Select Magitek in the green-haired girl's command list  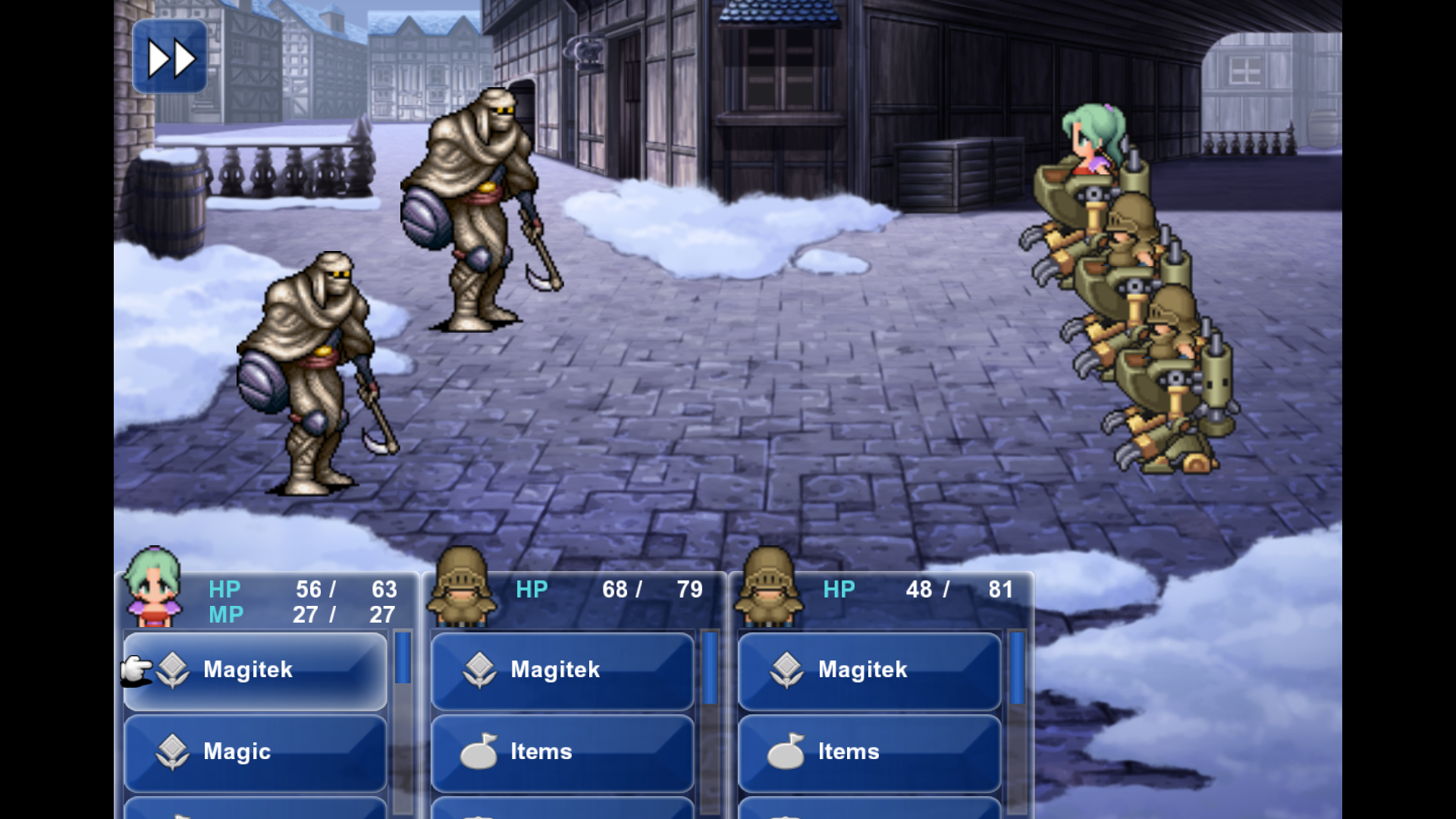tap(256, 670)
